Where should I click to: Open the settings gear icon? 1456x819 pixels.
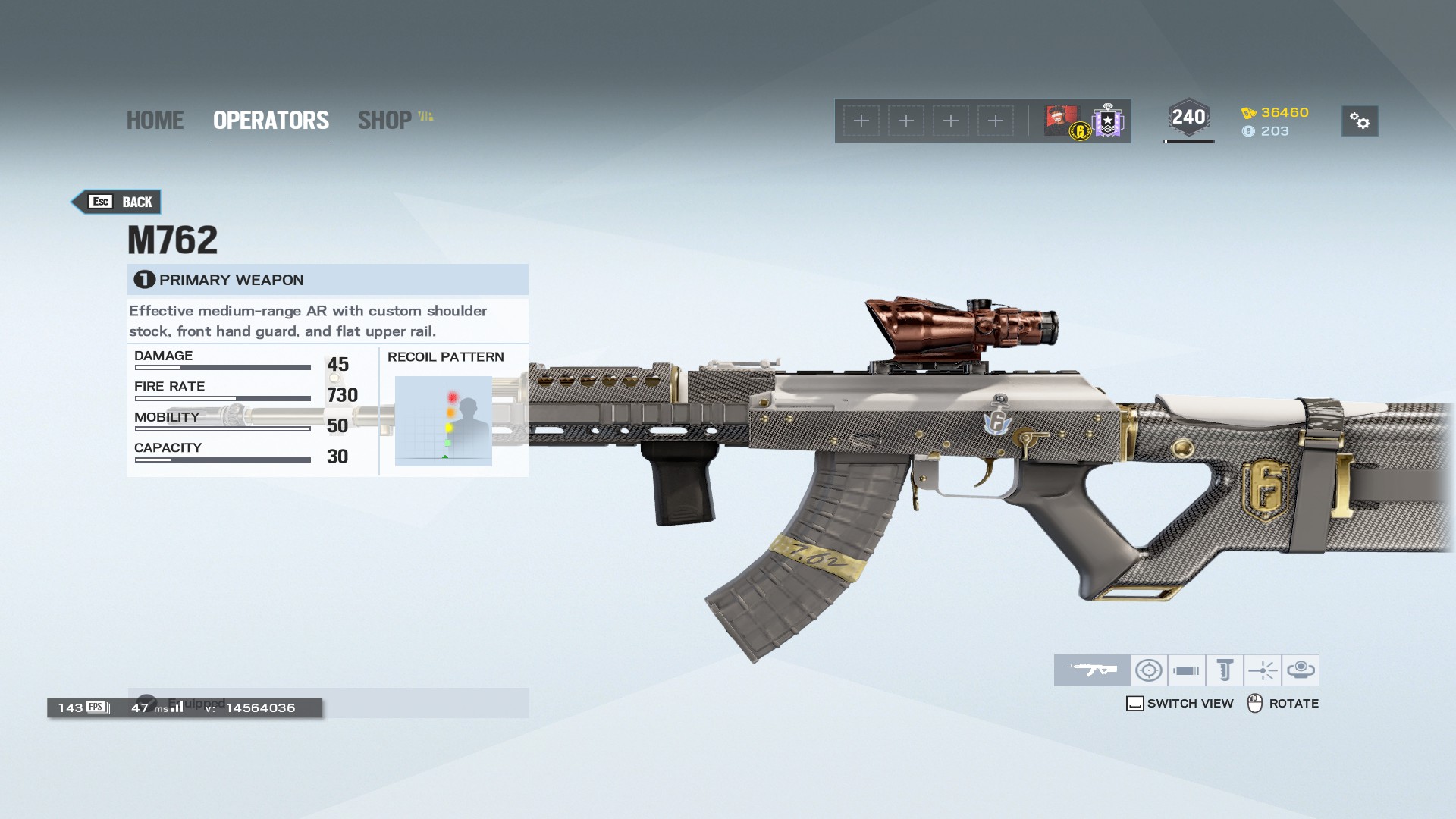1360,121
